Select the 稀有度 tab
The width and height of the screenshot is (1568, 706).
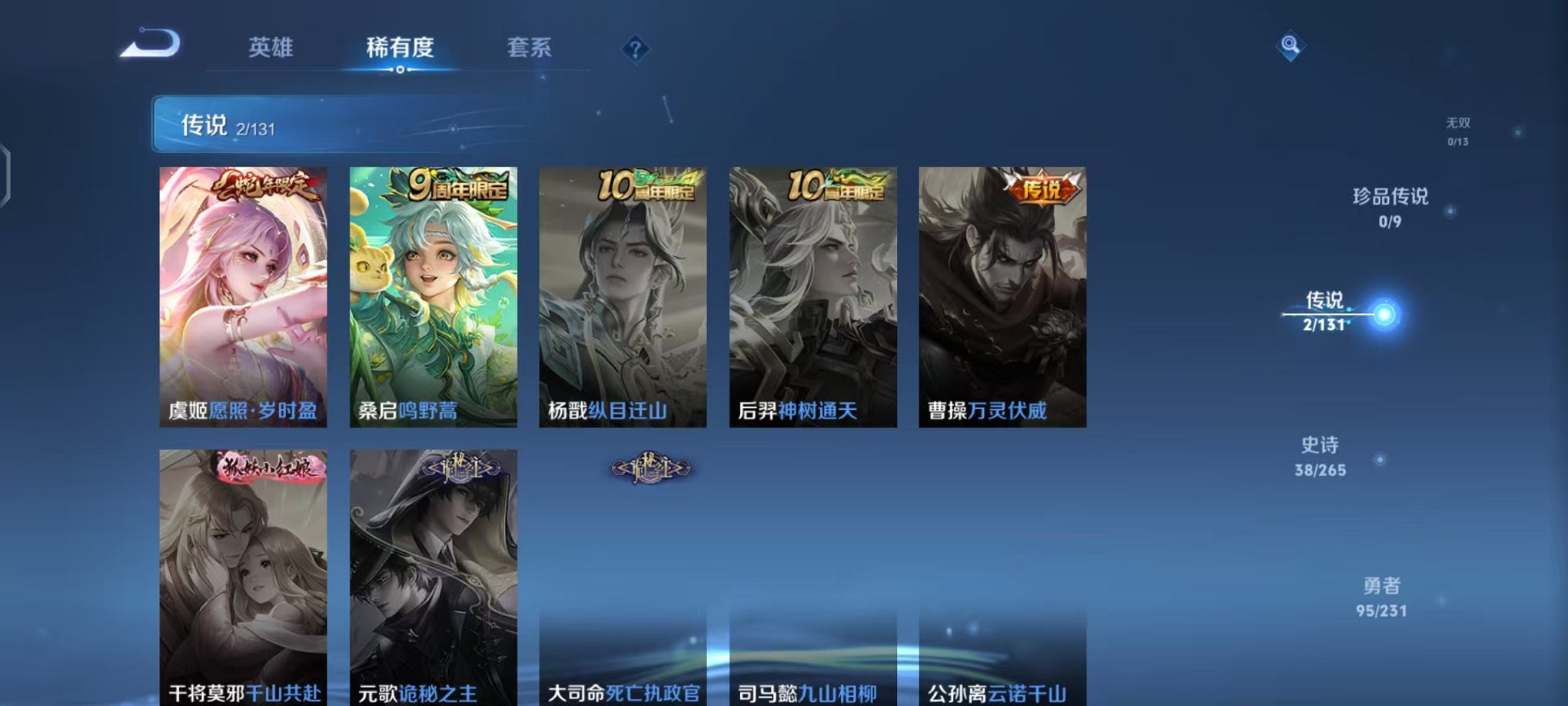pos(398,48)
